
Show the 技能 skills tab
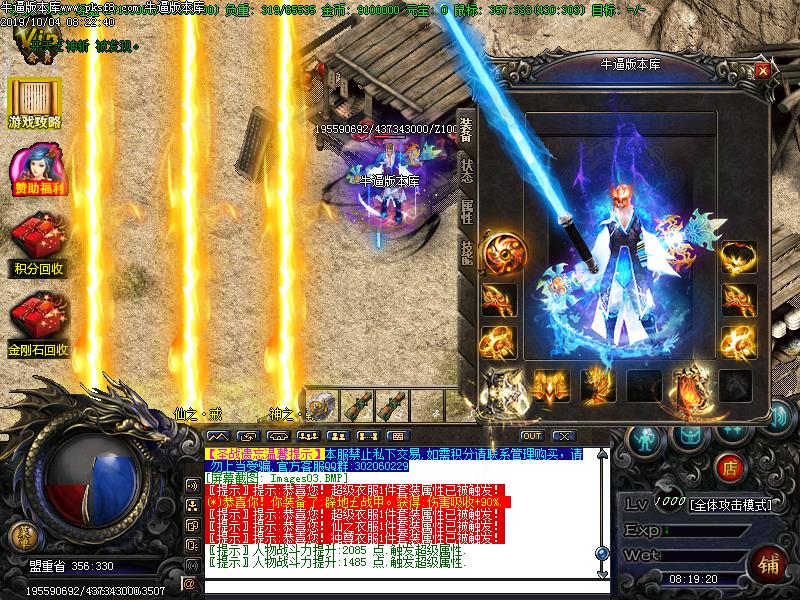[467, 251]
